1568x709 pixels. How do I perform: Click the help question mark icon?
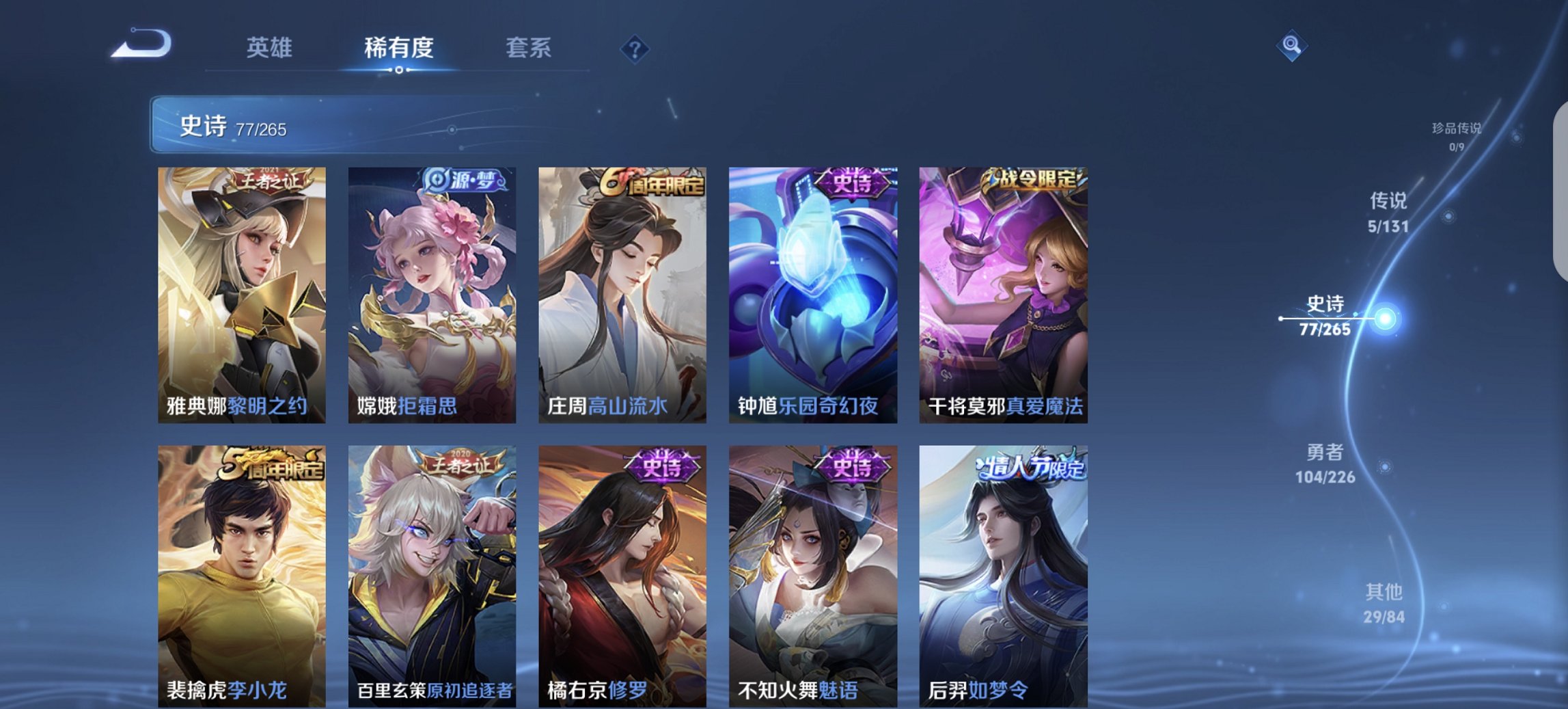coord(635,49)
